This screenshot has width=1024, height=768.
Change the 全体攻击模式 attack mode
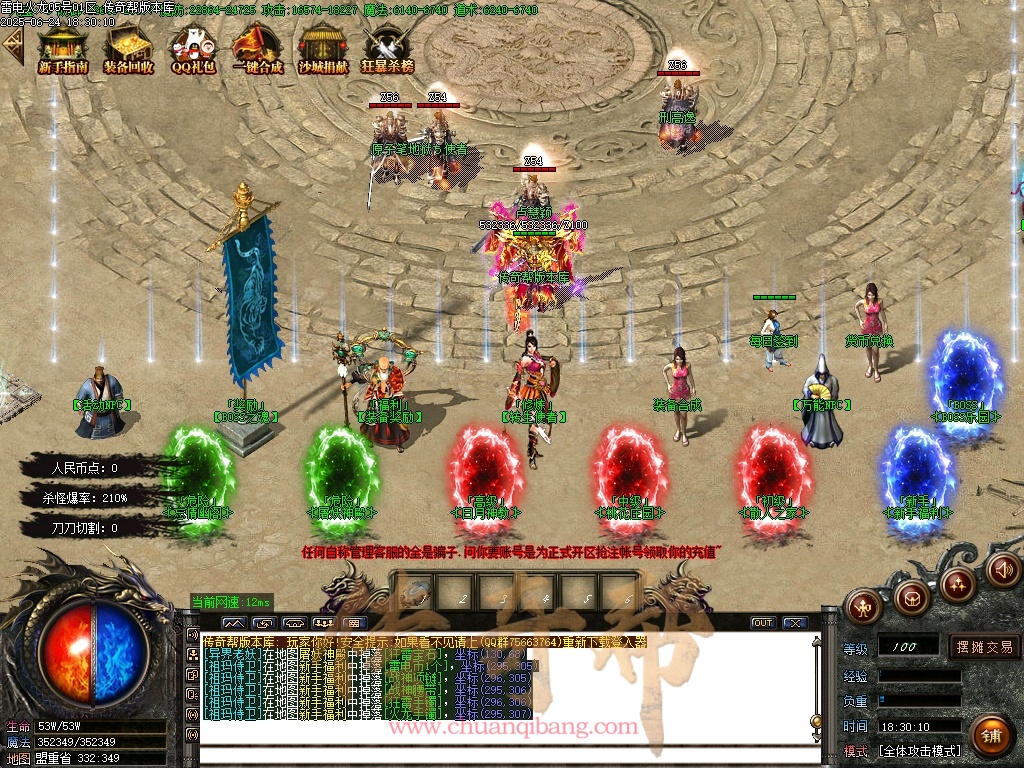(x=919, y=750)
